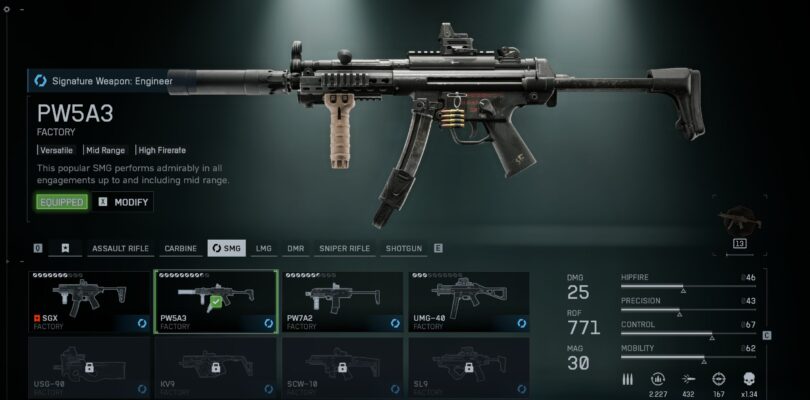Switch to the Assault Rifle tab

coord(121,248)
